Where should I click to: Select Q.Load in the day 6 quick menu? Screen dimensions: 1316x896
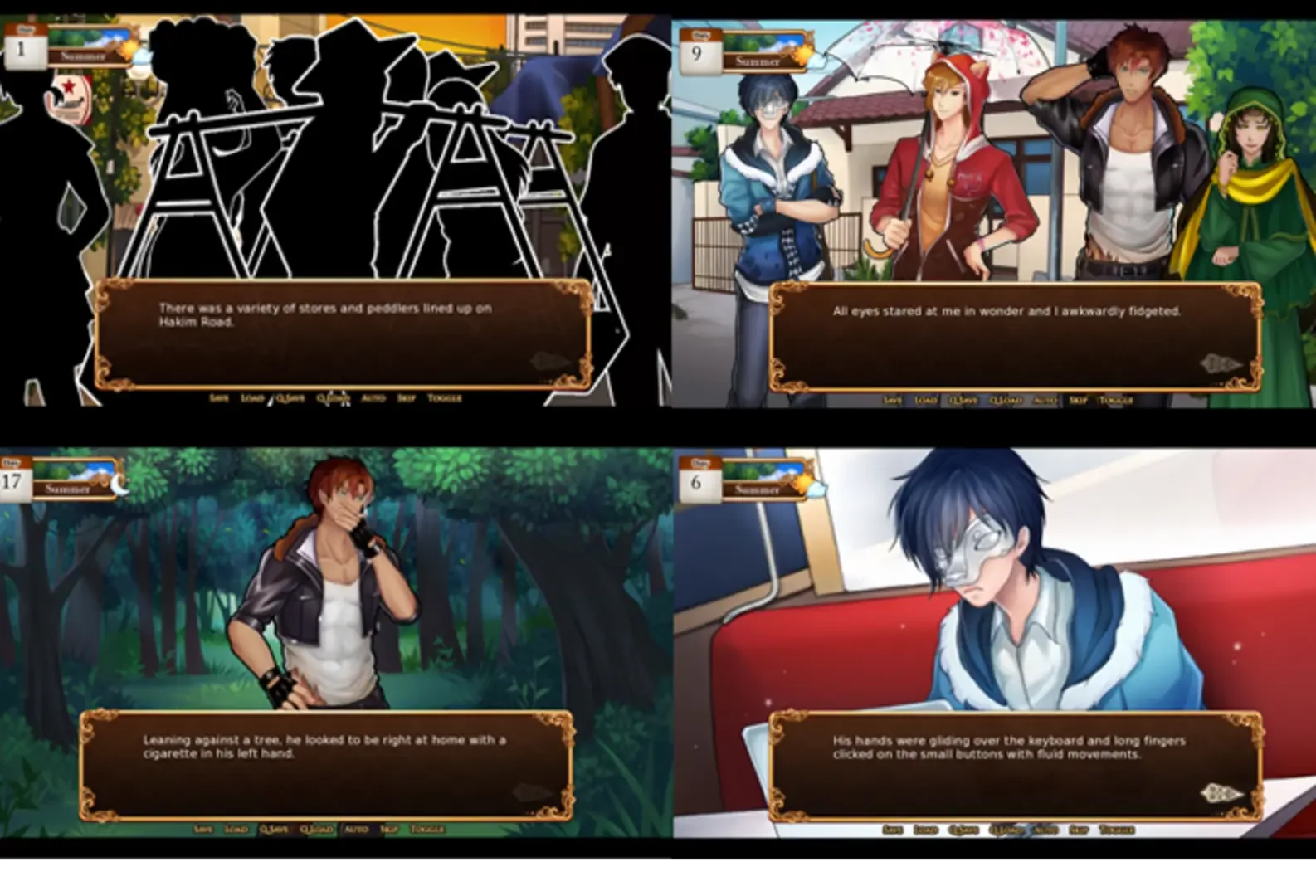[1006, 828]
